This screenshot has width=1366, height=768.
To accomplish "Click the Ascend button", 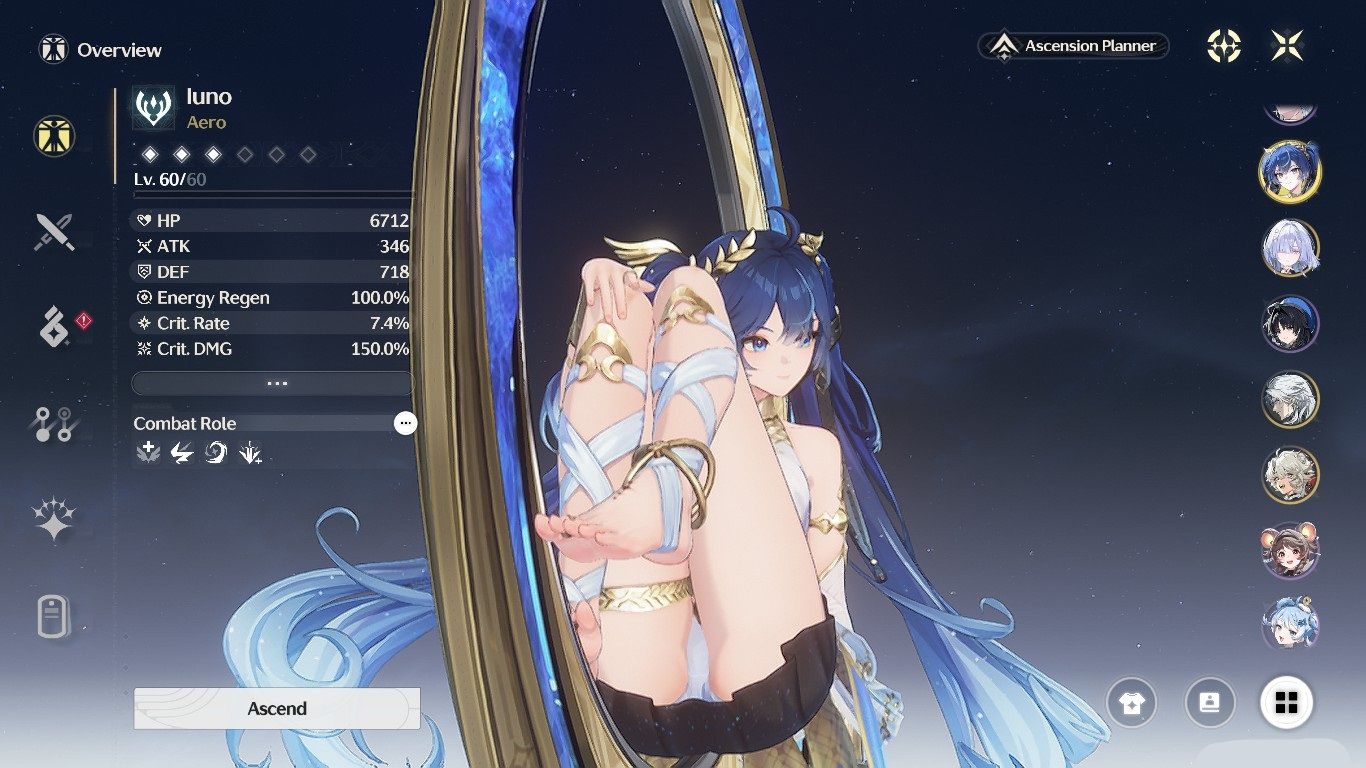I will pyautogui.click(x=277, y=708).
